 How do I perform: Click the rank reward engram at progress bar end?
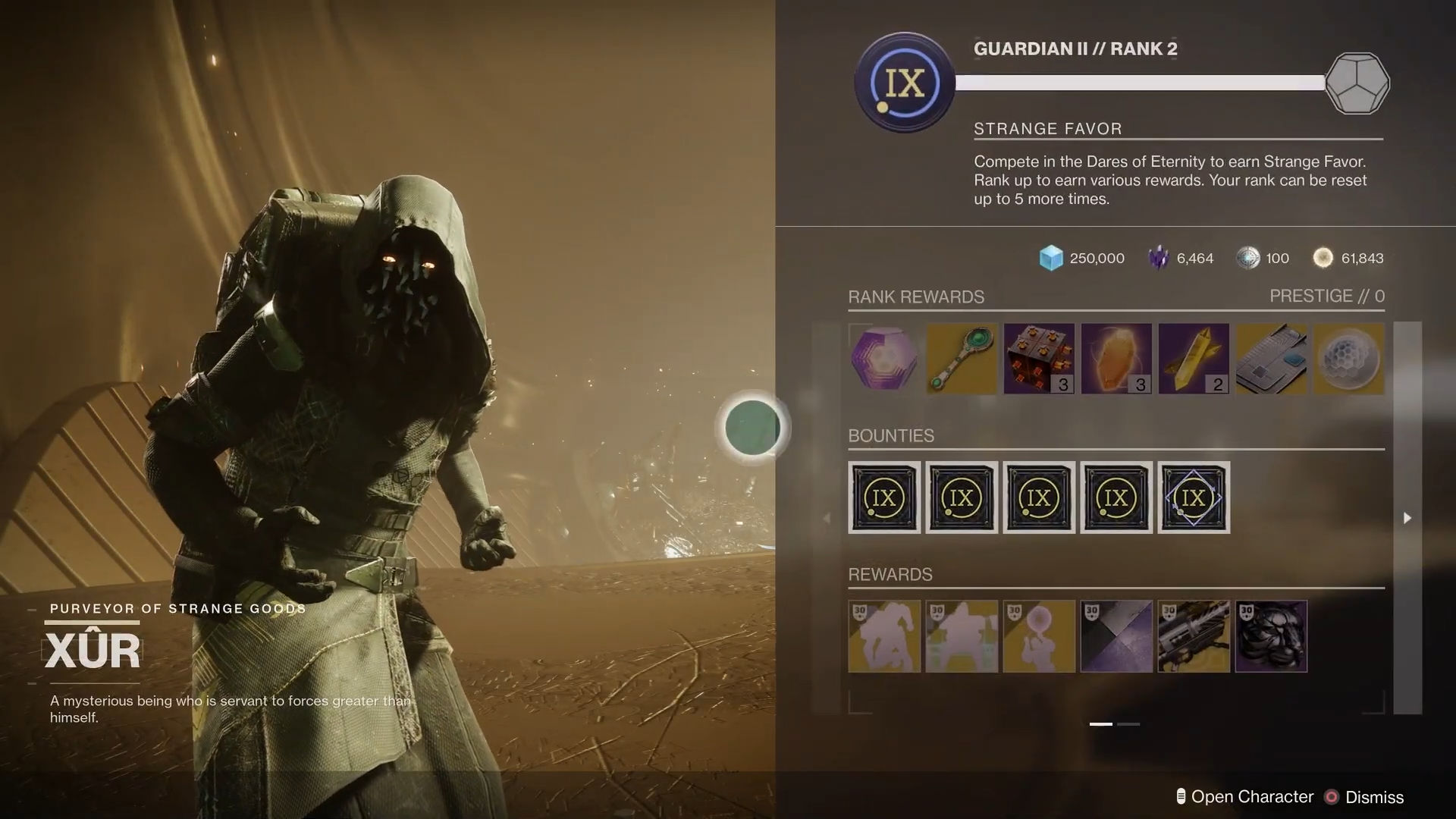coord(1357,83)
